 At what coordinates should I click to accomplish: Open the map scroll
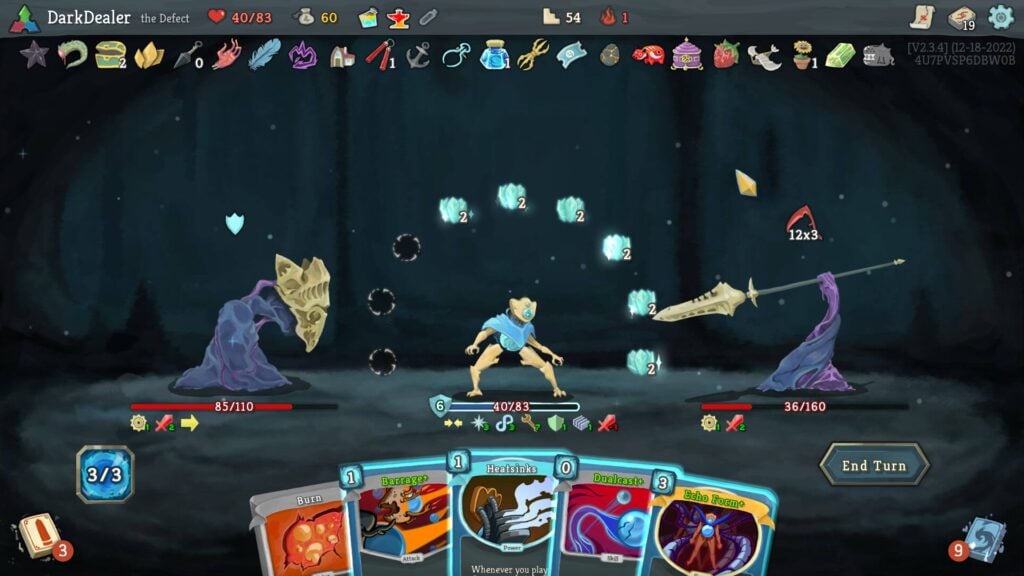922,17
